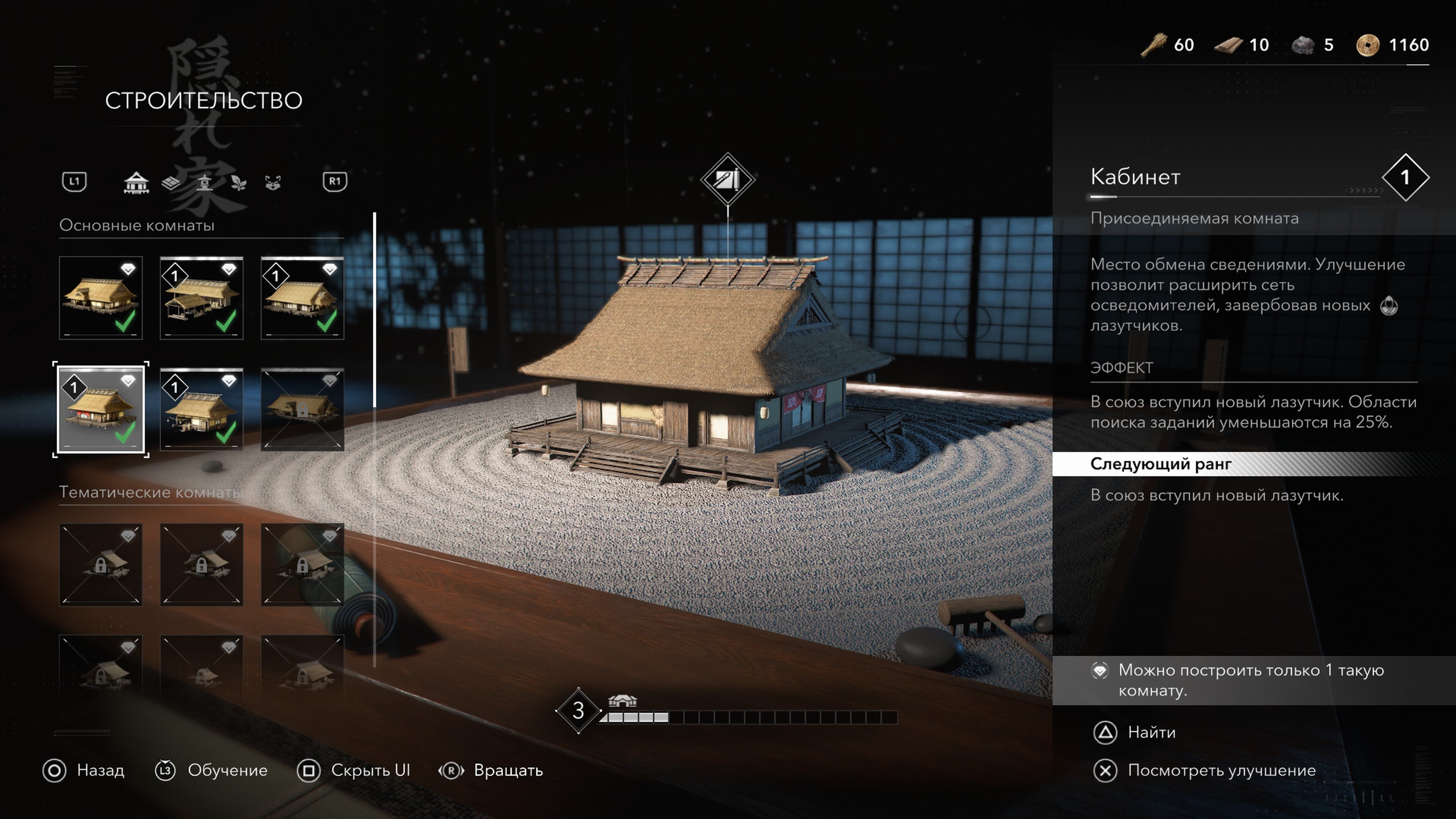This screenshot has height=819, width=1456.
Task: Open the plants tab with leaf icon
Action: pos(238,182)
